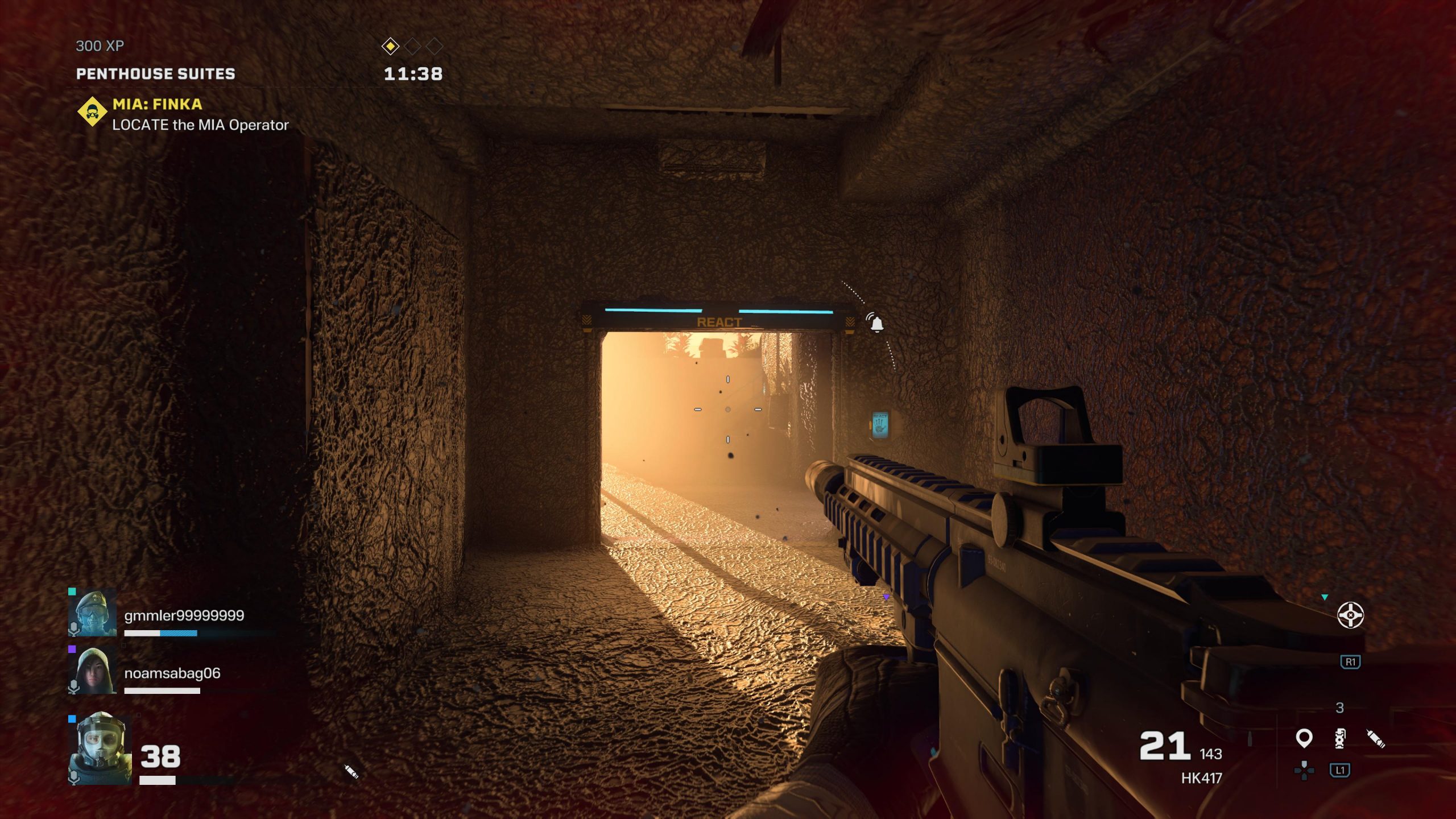Click your own operator portrait
The width and height of the screenshot is (1456, 819).
100,750
